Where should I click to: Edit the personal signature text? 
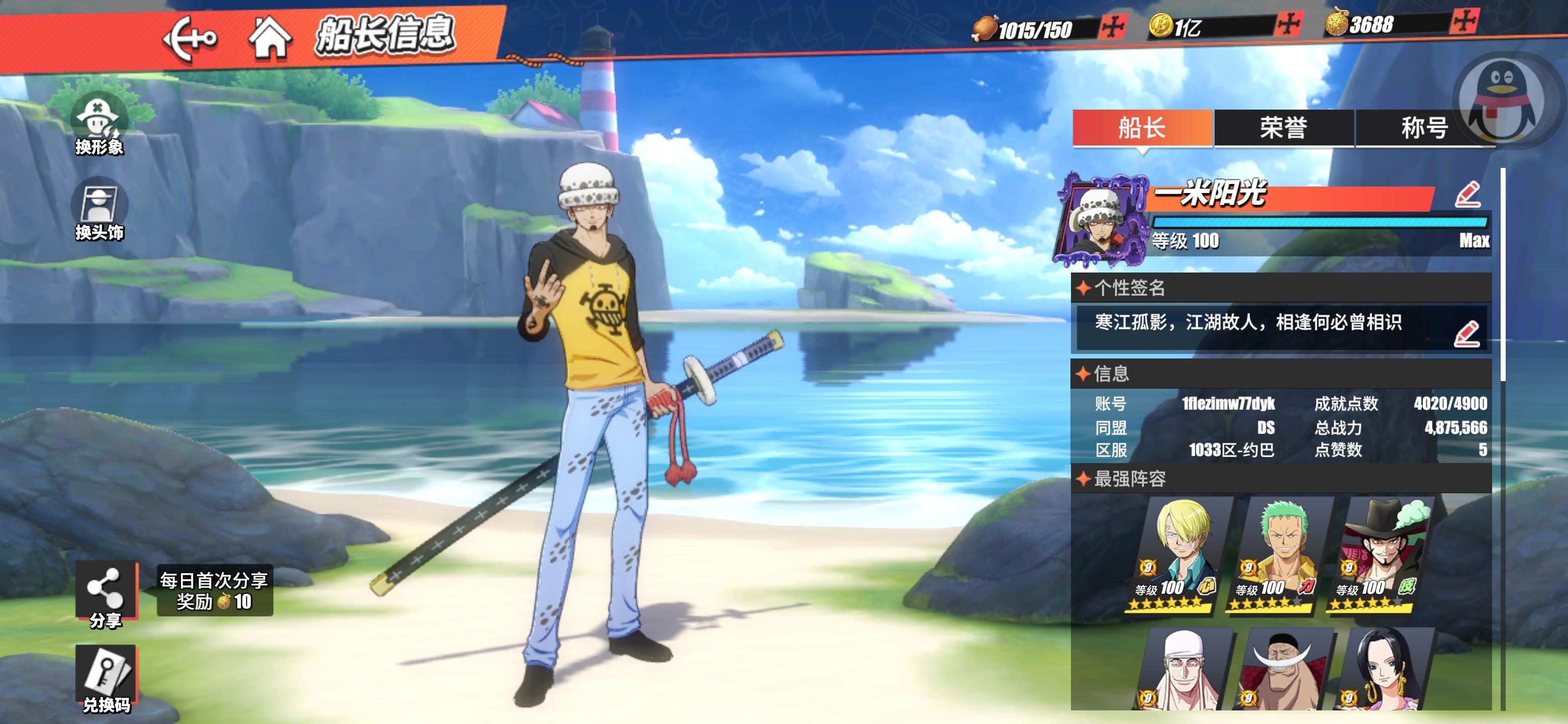[x=1466, y=334]
